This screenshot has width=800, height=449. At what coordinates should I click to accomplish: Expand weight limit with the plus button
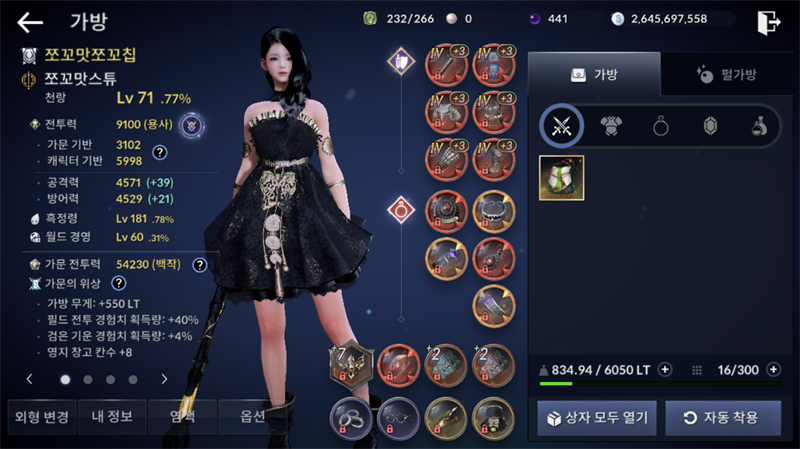(665, 370)
